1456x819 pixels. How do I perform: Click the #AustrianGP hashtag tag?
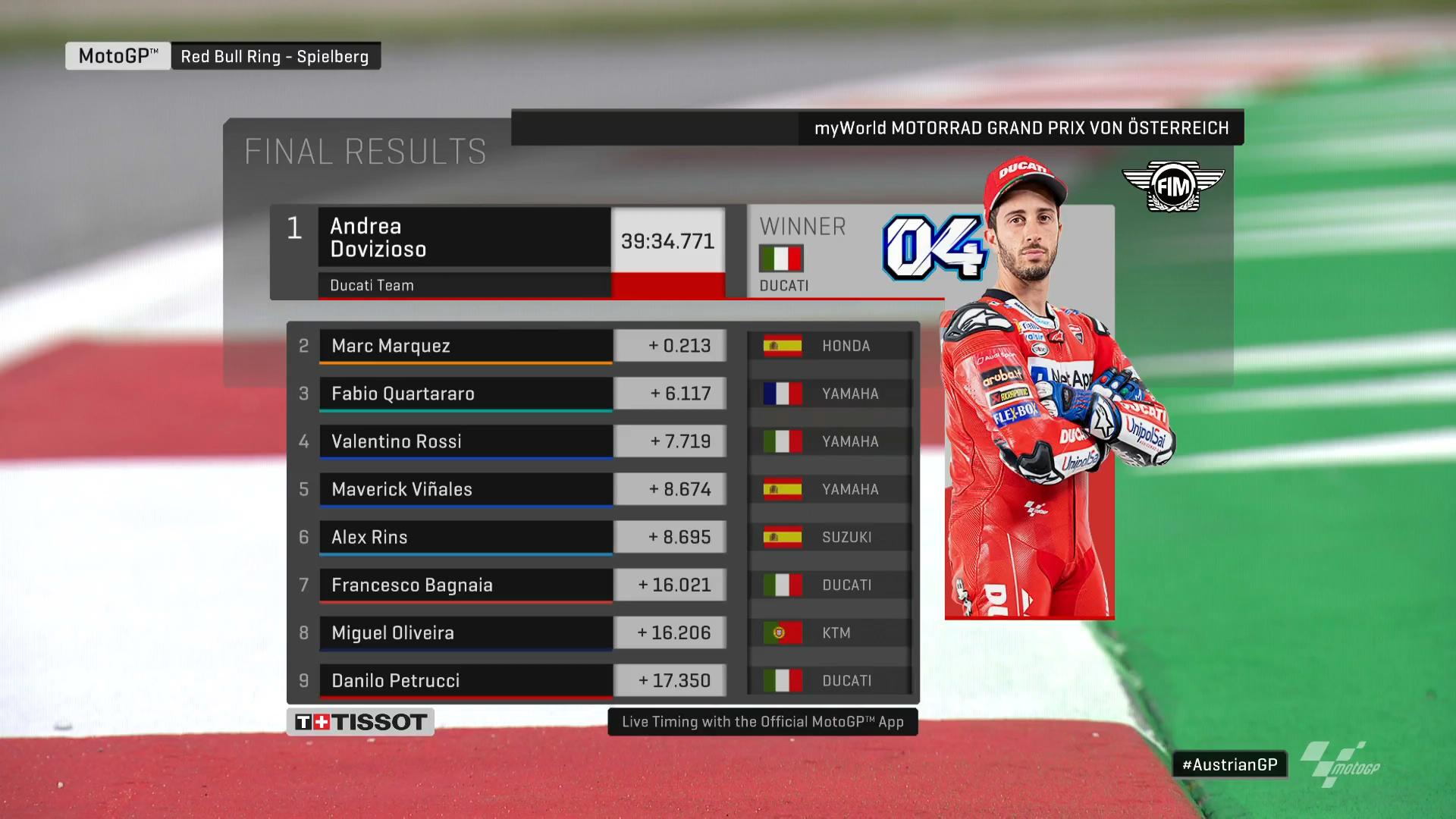(1229, 764)
